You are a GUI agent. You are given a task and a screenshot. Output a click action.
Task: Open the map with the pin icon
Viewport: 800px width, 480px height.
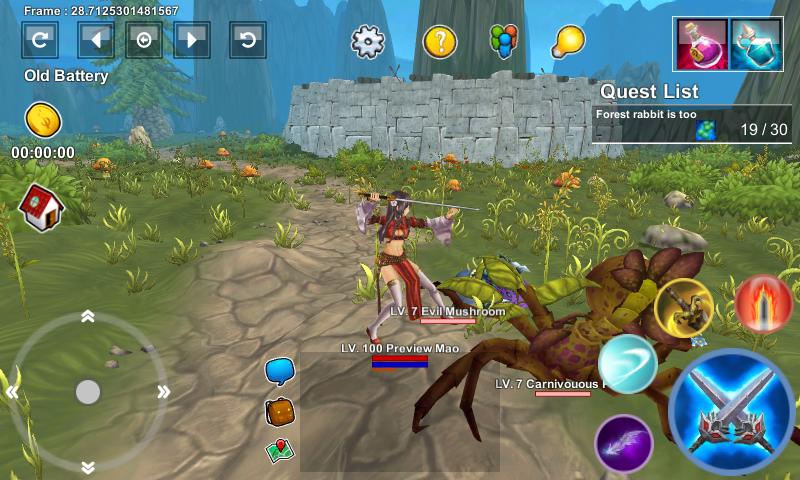279,450
